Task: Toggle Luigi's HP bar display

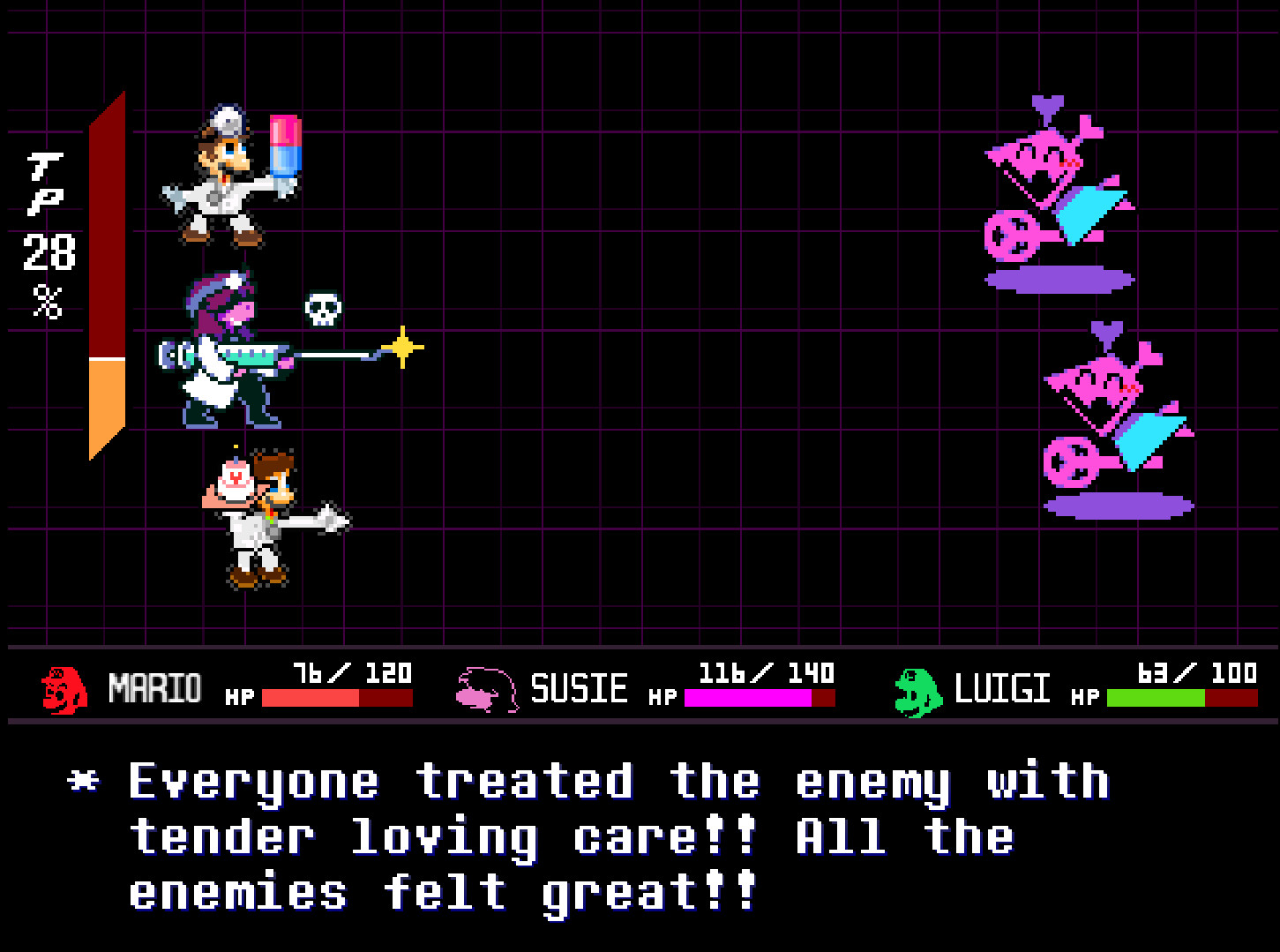Action: [1182, 698]
